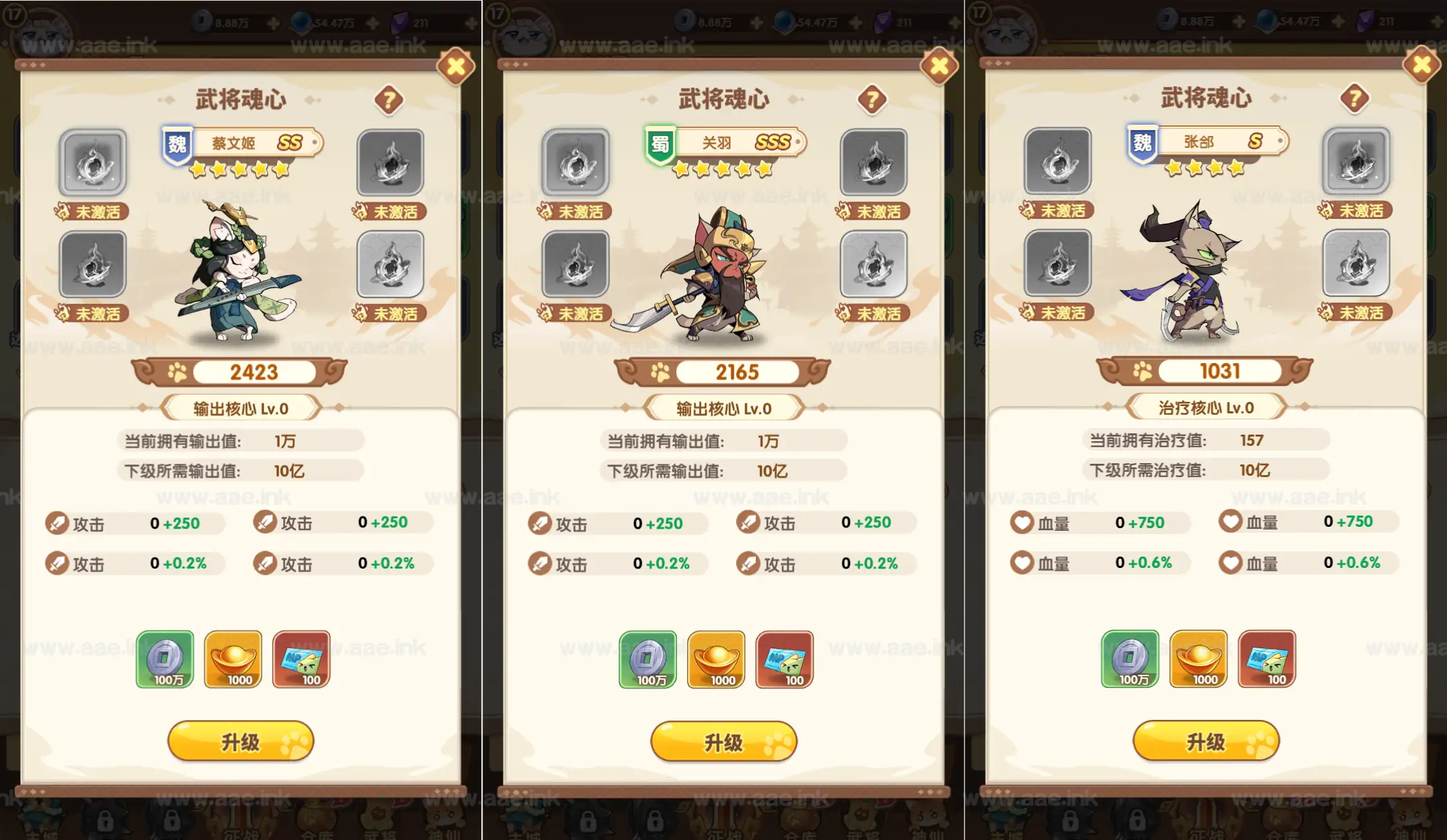Click the green copper coin cost icon under 蔡文姬

pyautogui.click(x=166, y=659)
